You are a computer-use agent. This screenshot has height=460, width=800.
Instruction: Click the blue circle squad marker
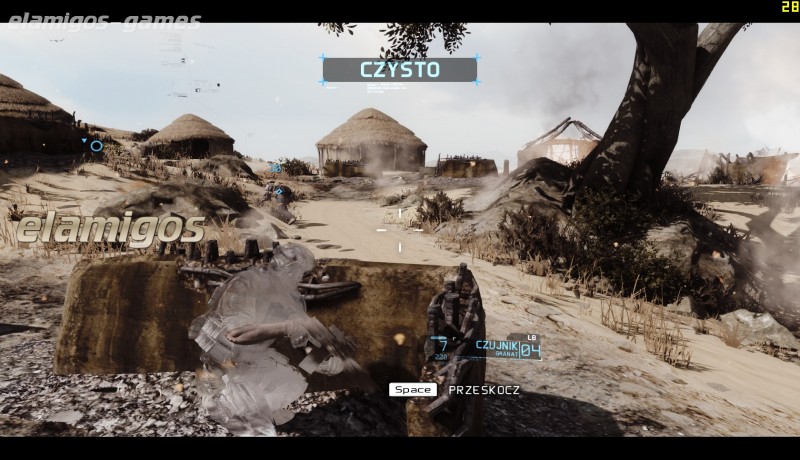[x=96, y=146]
